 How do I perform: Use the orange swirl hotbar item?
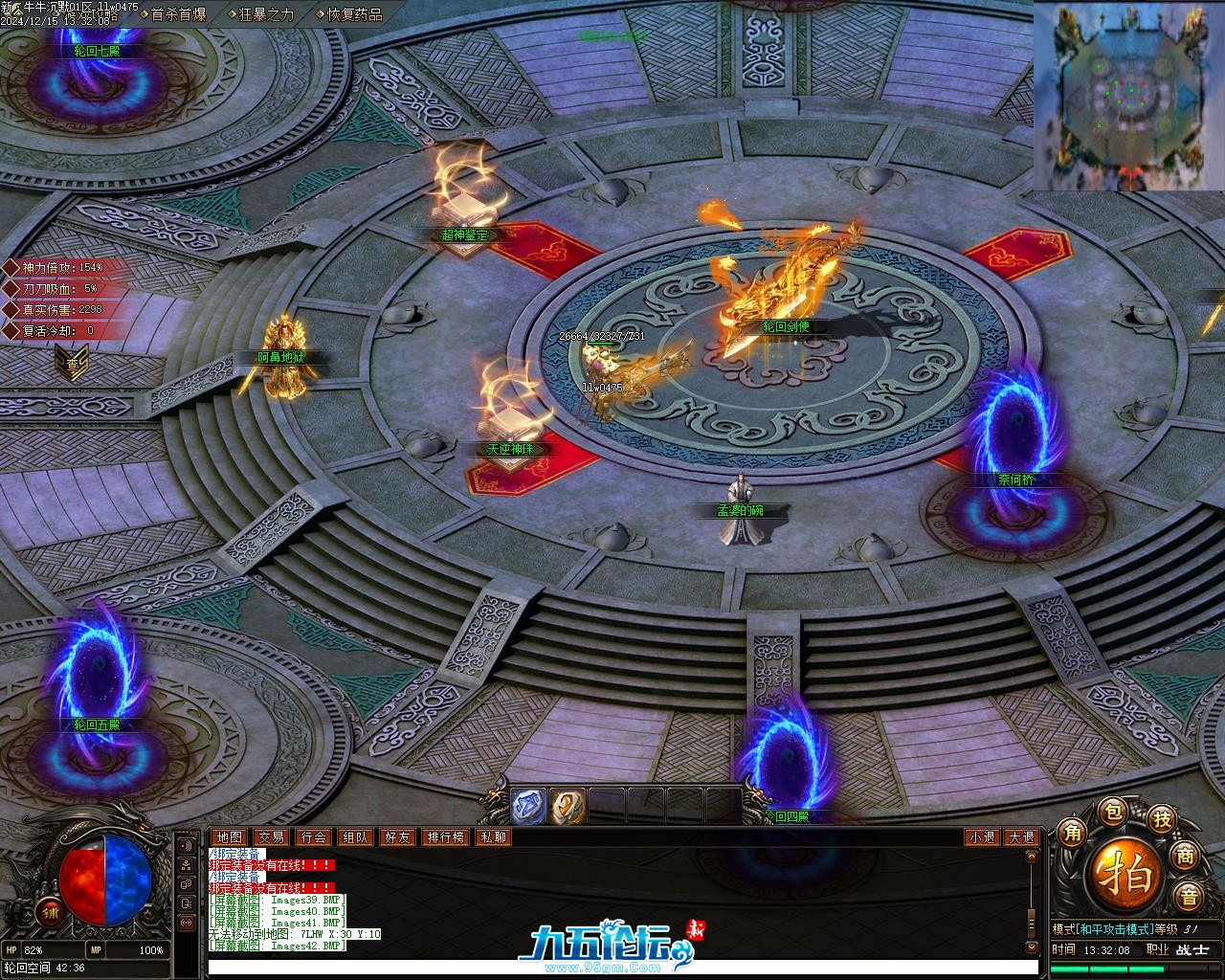tap(568, 806)
